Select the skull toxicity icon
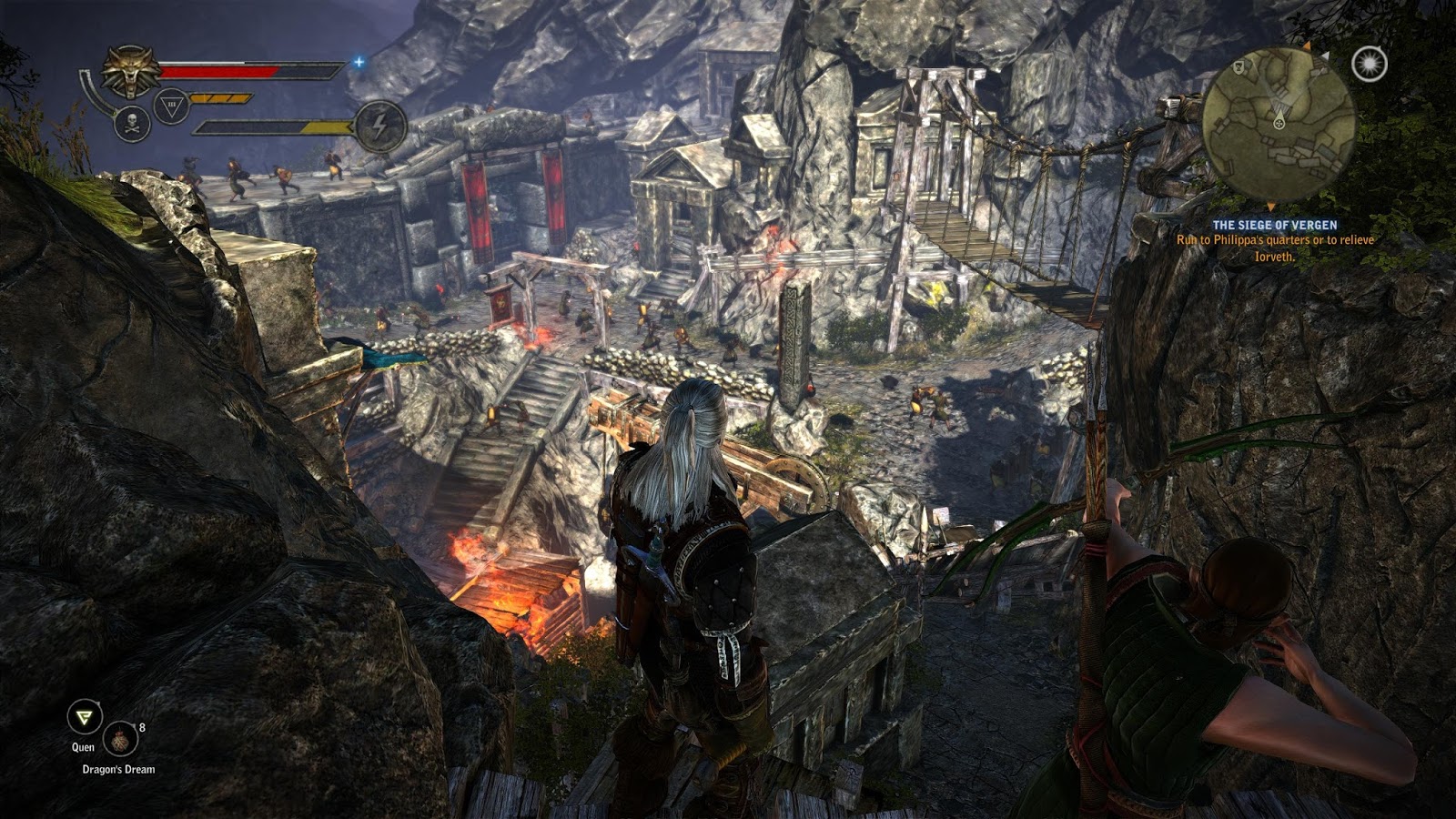 click(x=132, y=124)
